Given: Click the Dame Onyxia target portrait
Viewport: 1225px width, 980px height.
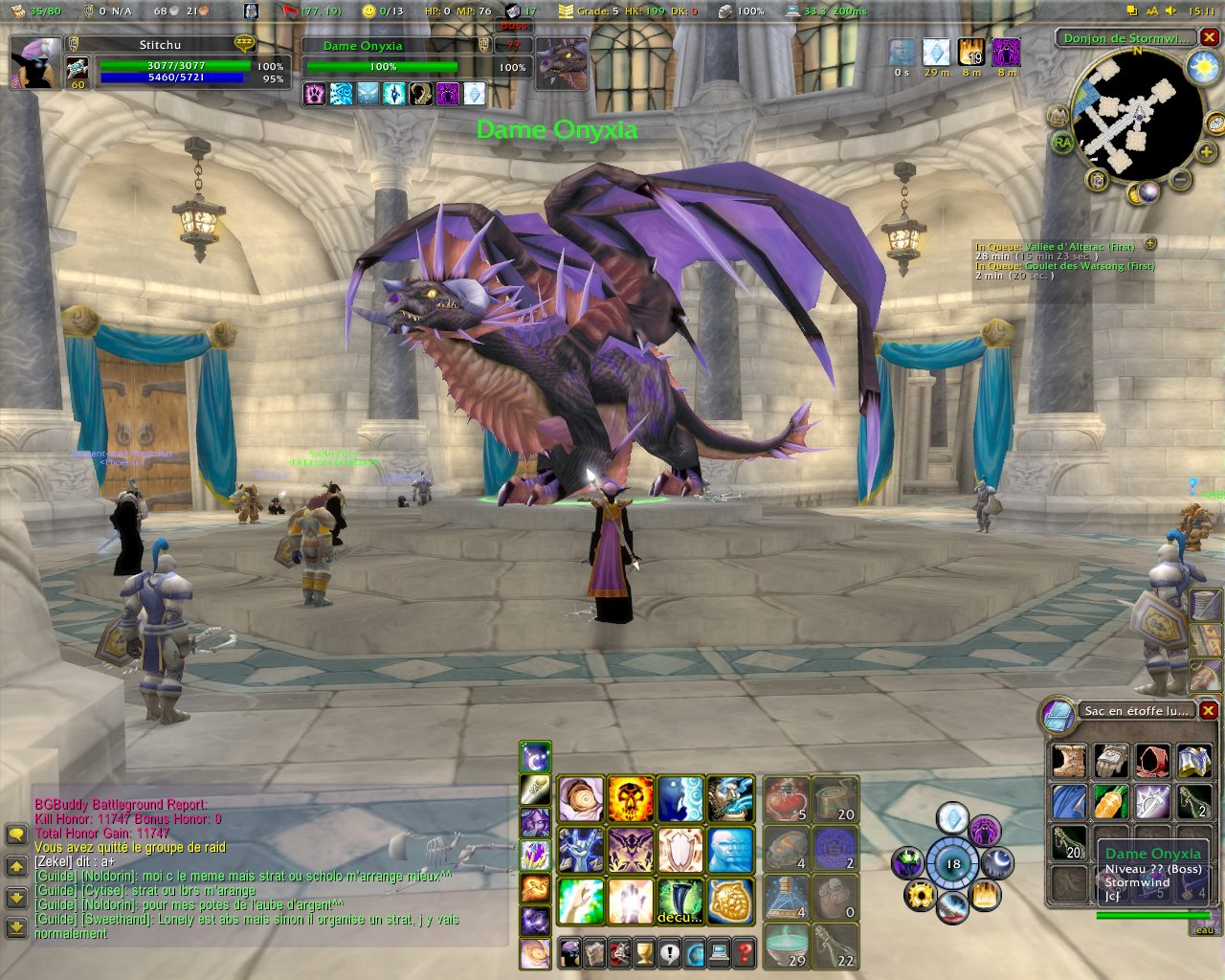Looking at the screenshot, I should coord(561,64).
